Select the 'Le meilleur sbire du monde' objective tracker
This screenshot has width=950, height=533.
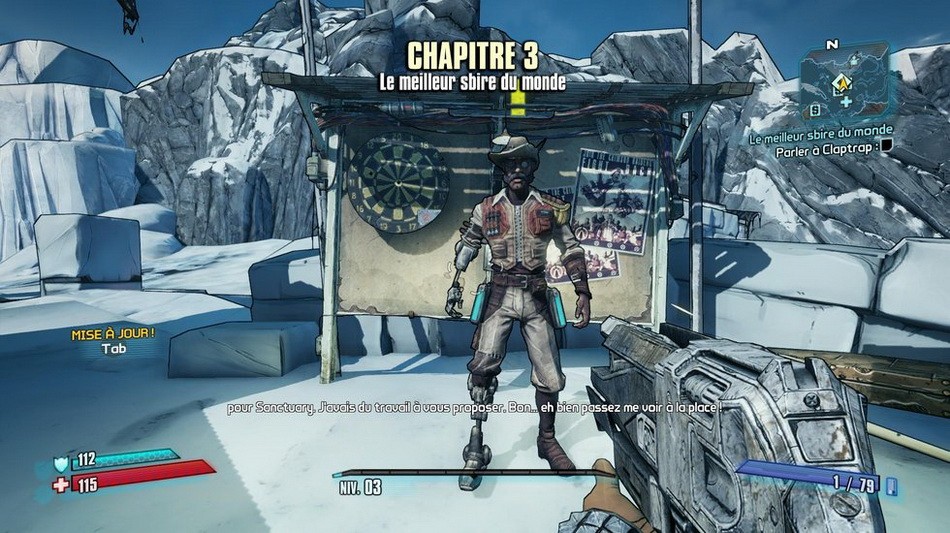coord(821,131)
